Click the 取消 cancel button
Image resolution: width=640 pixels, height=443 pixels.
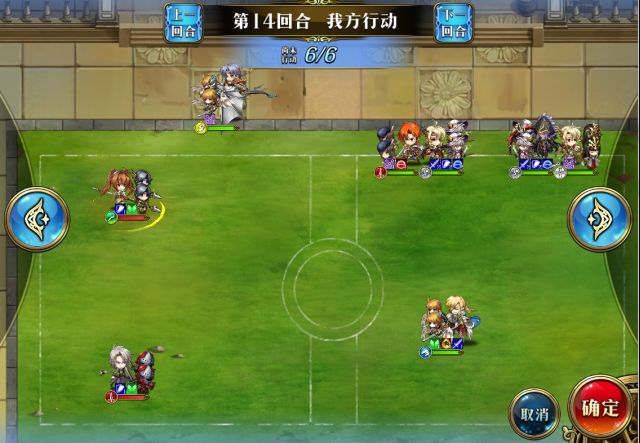tap(534, 412)
